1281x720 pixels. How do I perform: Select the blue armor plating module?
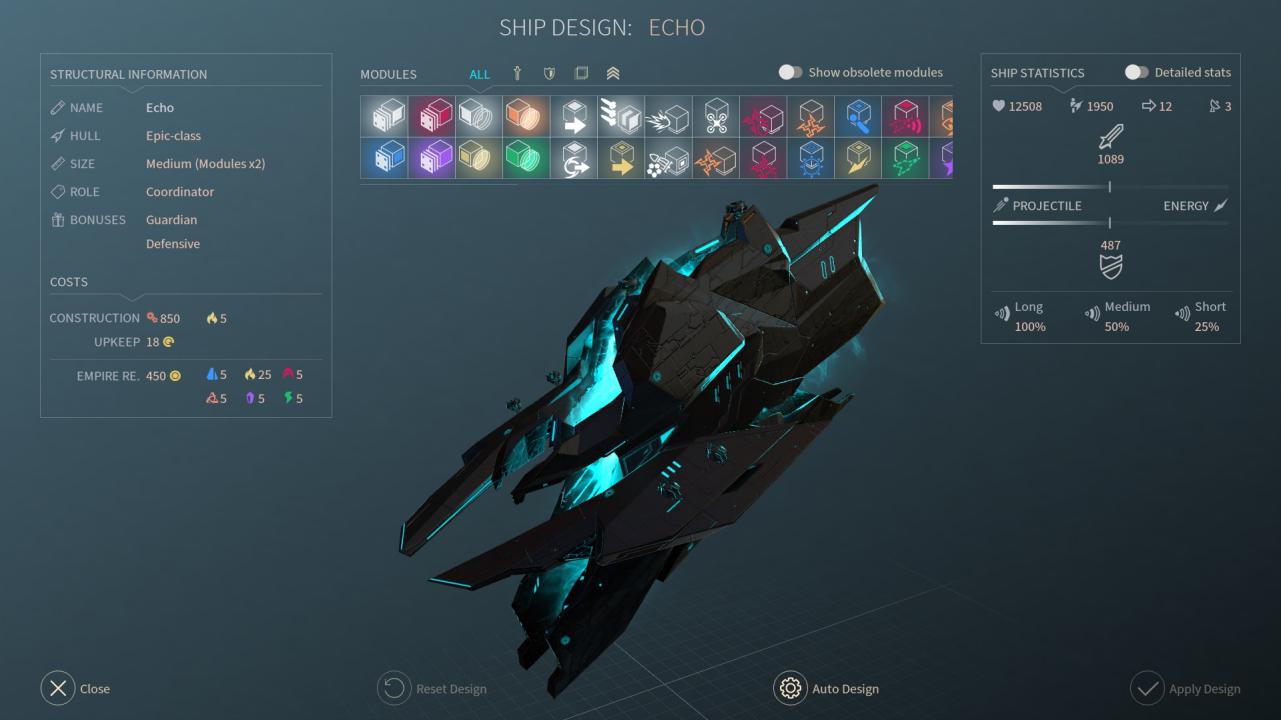click(x=385, y=159)
